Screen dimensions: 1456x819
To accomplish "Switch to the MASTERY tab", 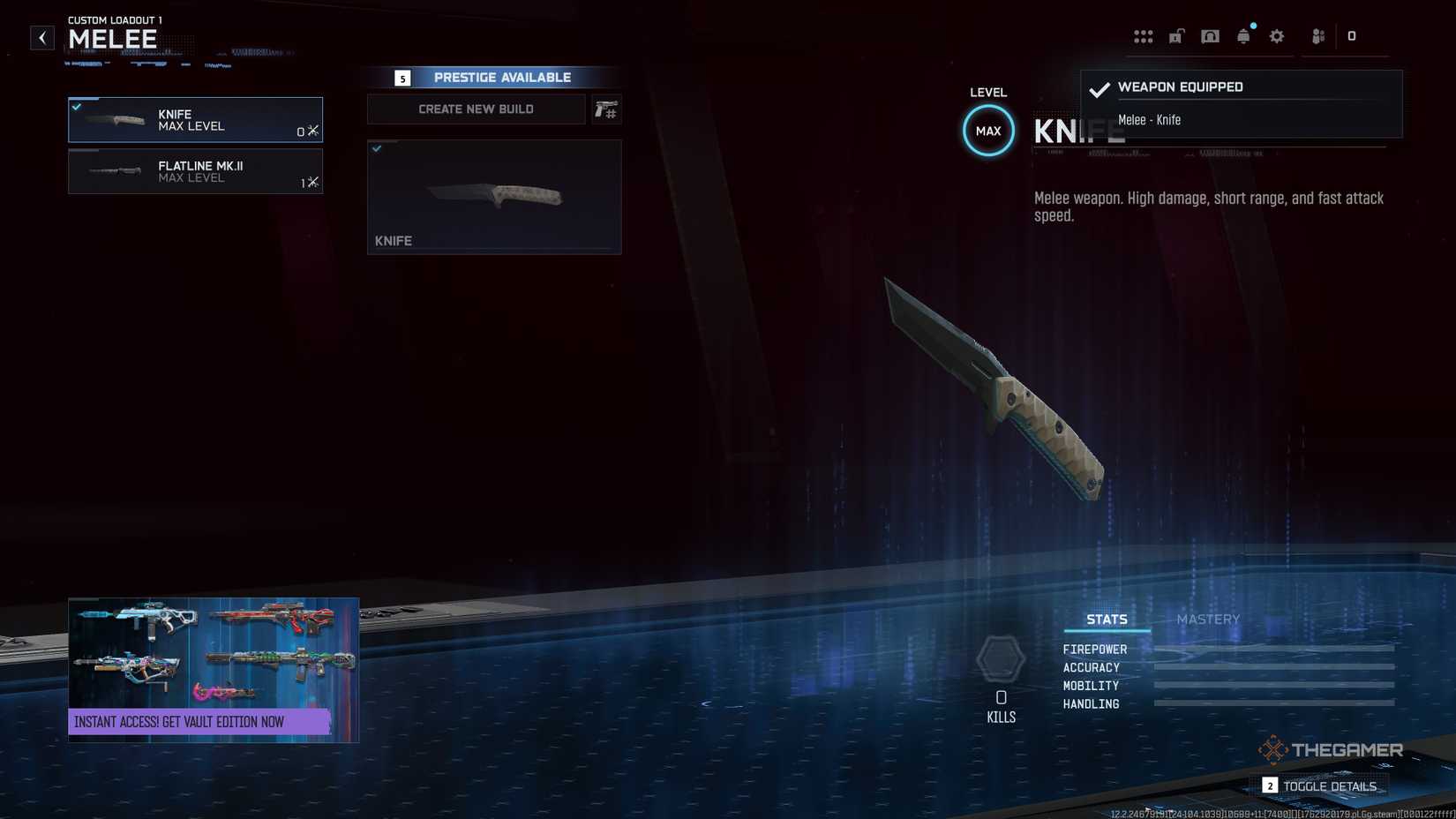I will click(1208, 619).
